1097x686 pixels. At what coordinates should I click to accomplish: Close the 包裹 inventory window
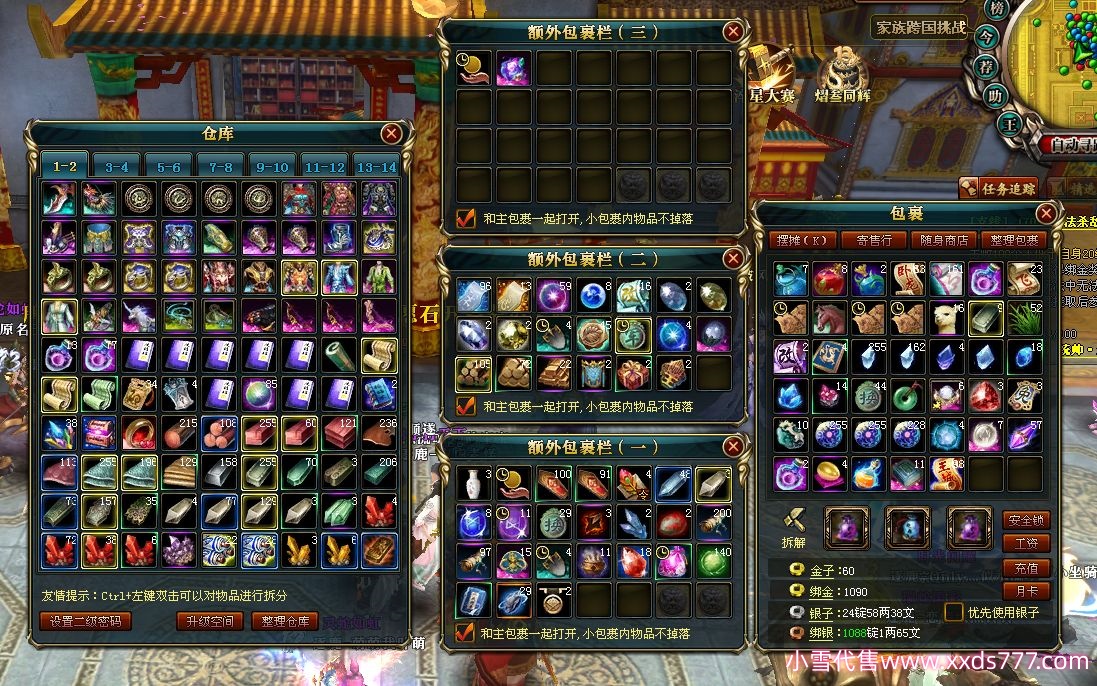pyautogui.click(x=1045, y=214)
